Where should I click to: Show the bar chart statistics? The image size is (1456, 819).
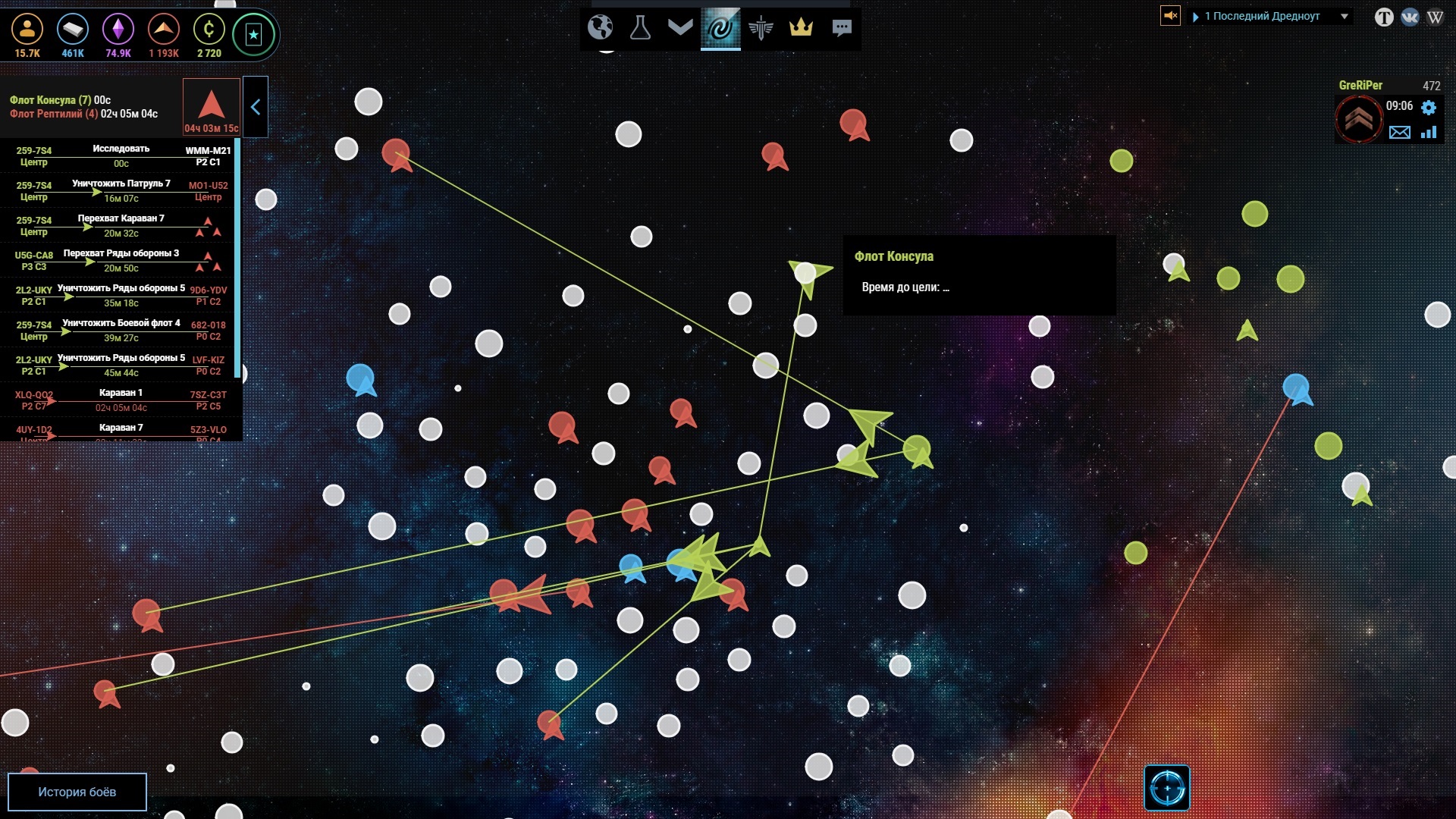[x=1429, y=133]
